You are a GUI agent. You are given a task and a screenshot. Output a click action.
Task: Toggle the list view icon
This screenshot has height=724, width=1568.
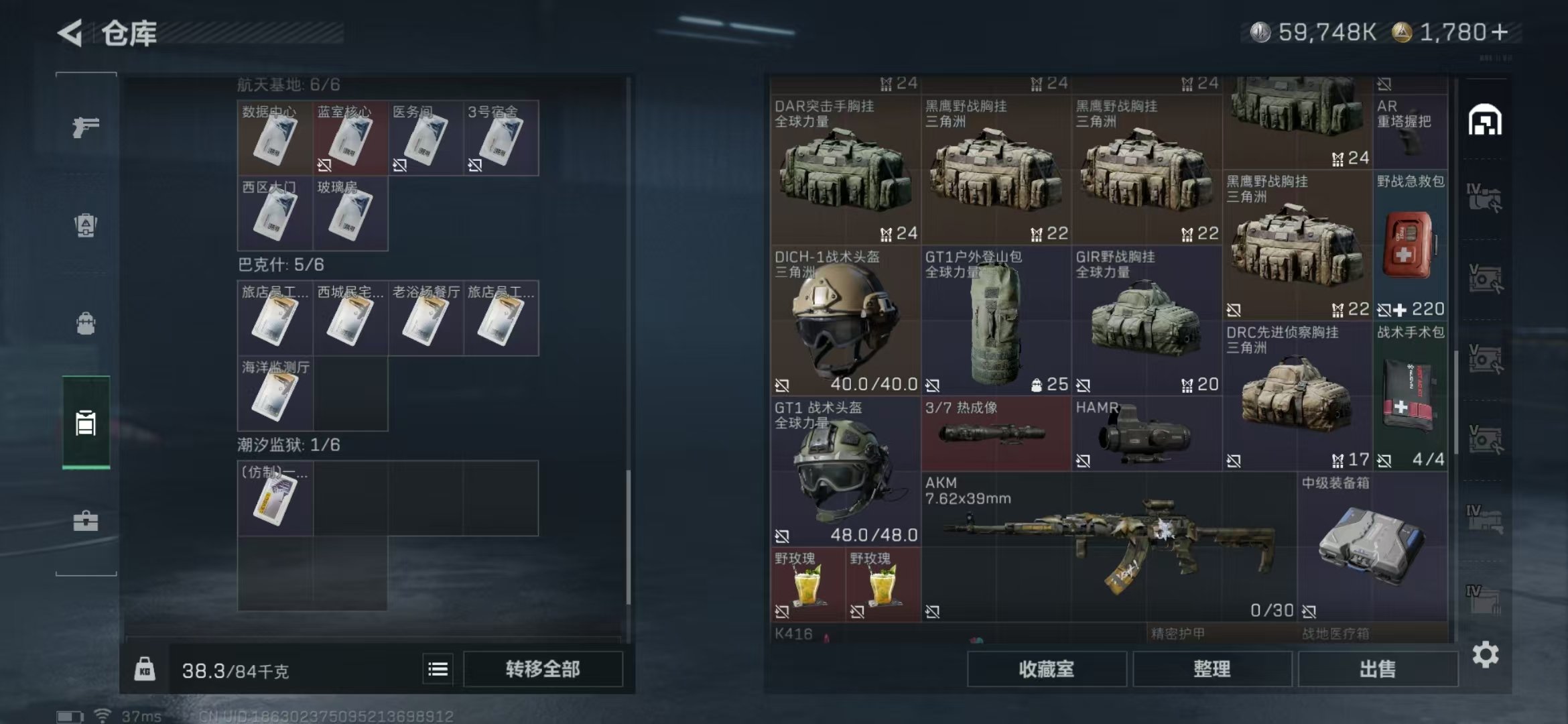[438, 669]
